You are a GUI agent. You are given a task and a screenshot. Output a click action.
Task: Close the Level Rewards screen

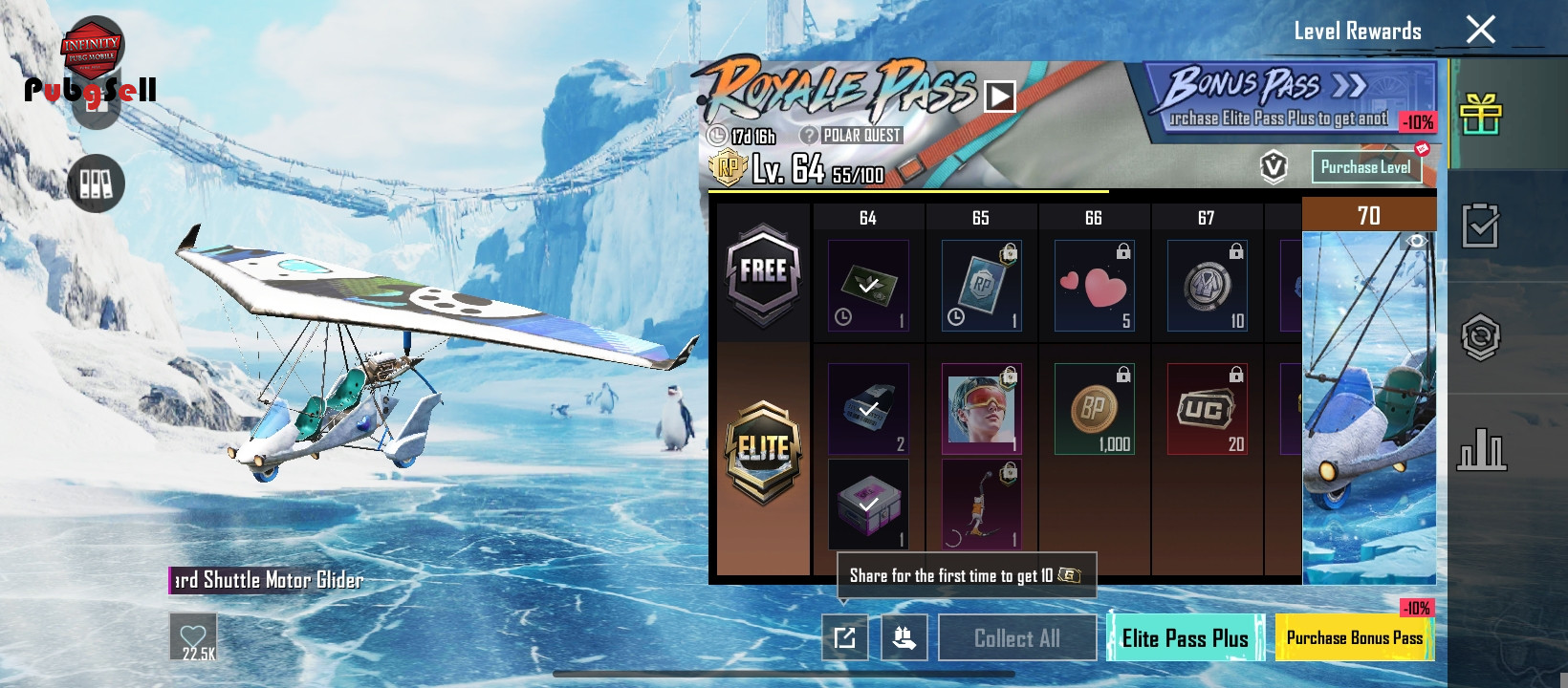1480,31
